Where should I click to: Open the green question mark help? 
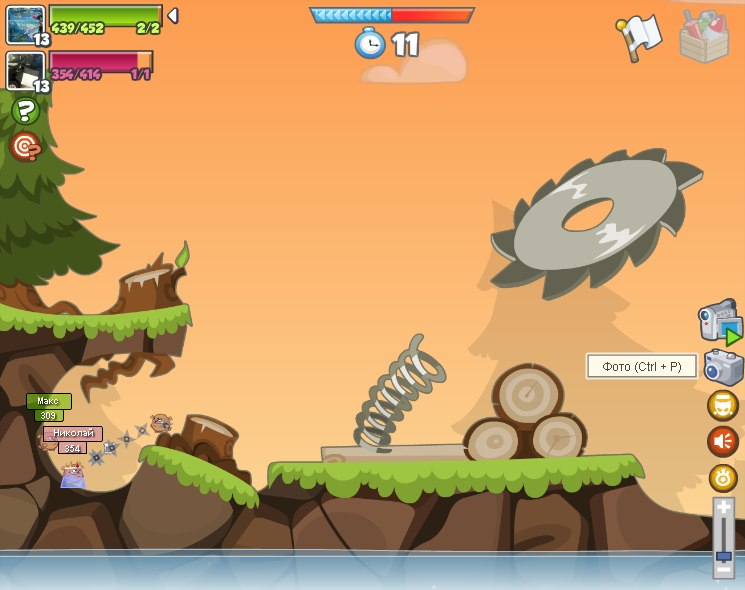pos(25,111)
